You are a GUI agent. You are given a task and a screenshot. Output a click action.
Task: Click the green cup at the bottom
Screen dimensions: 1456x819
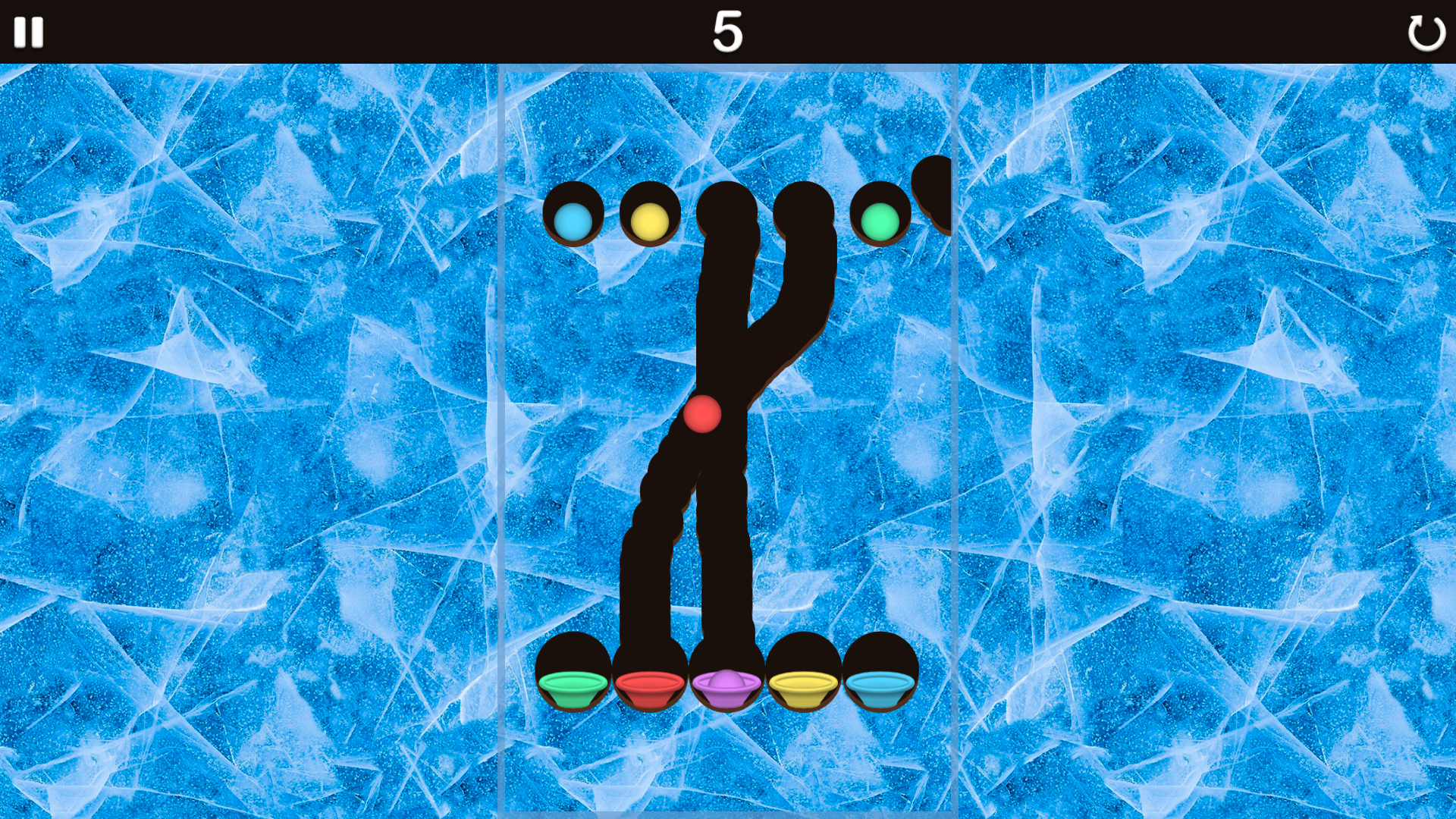pyautogui.click(x=574, y=686)
